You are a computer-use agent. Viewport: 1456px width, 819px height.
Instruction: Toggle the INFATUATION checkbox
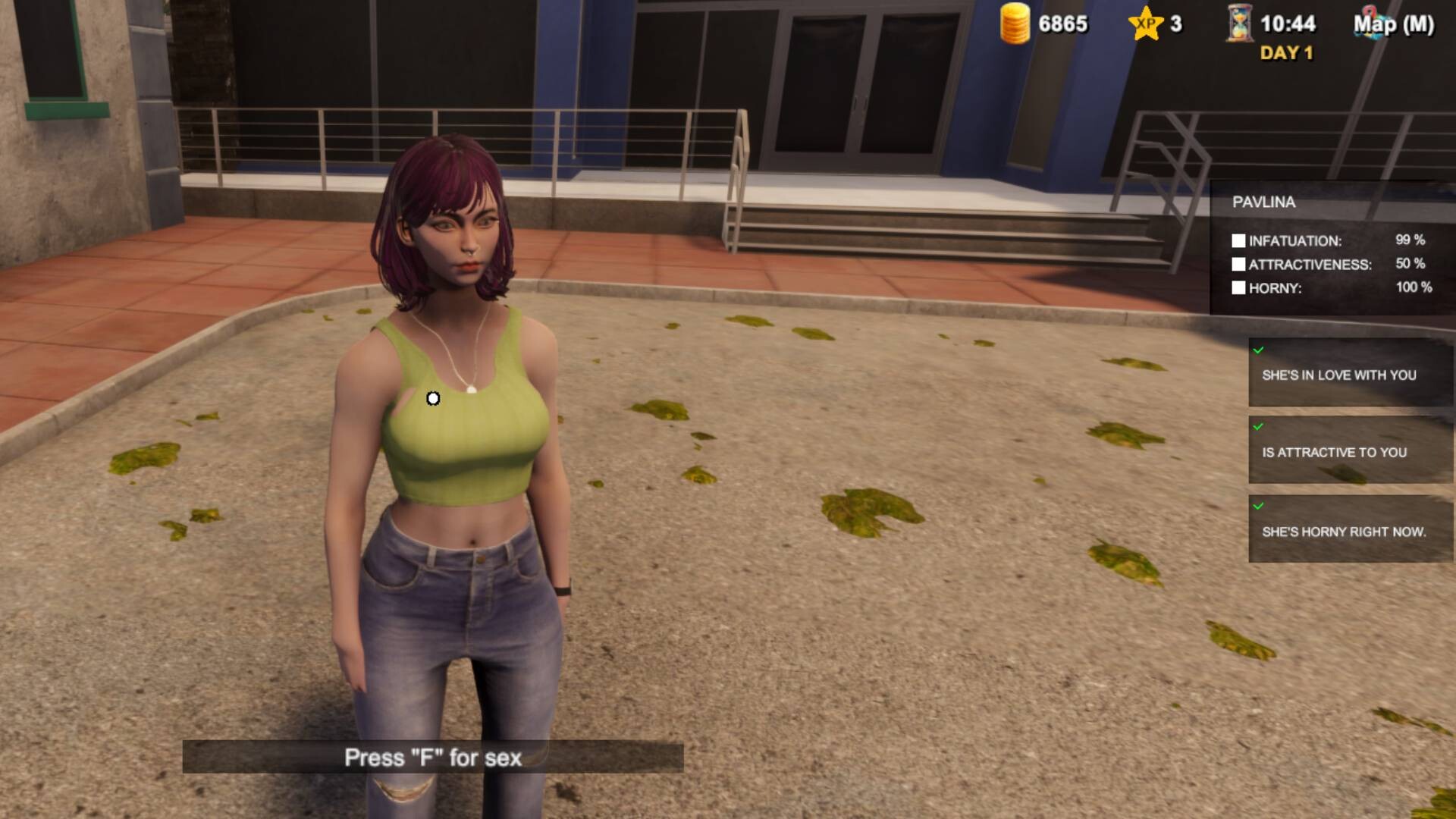pyautogui.click(x=1239, y=240)
